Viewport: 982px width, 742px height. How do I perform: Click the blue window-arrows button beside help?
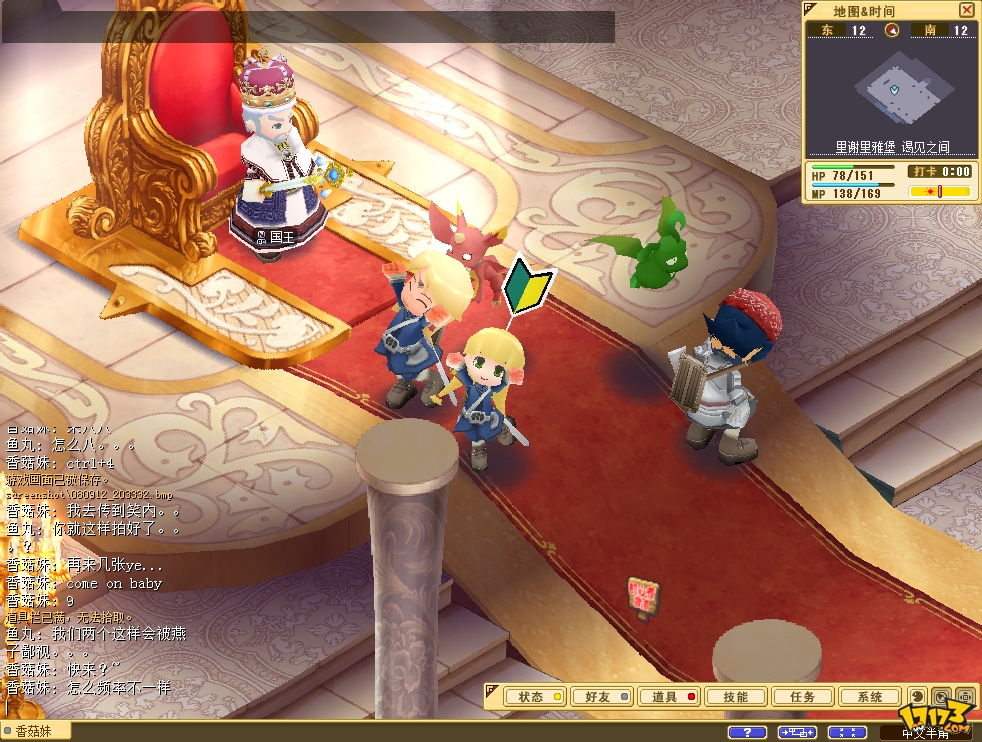pos(797,733)
